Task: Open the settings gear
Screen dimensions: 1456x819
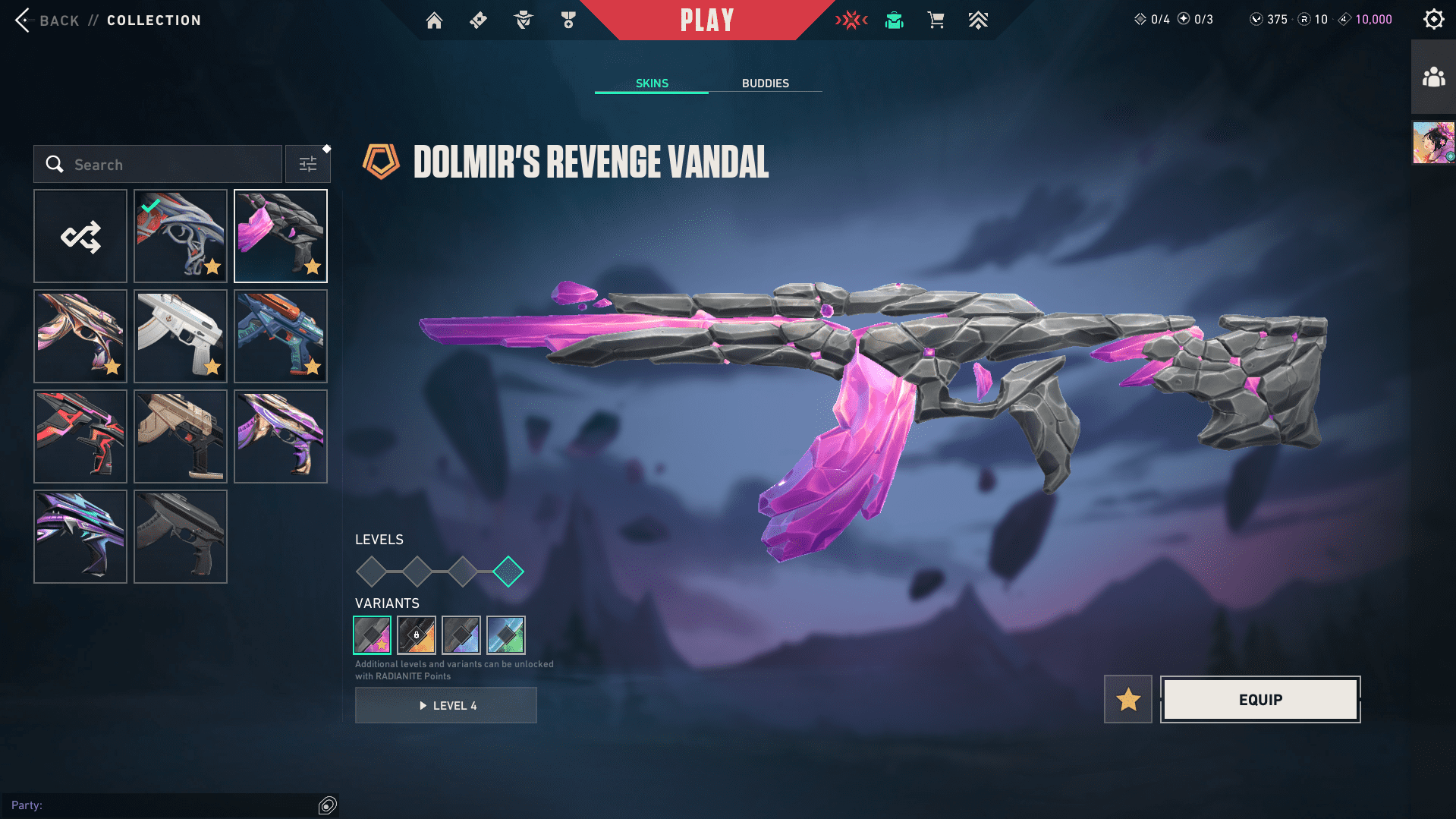Action: coord(1433,20)
